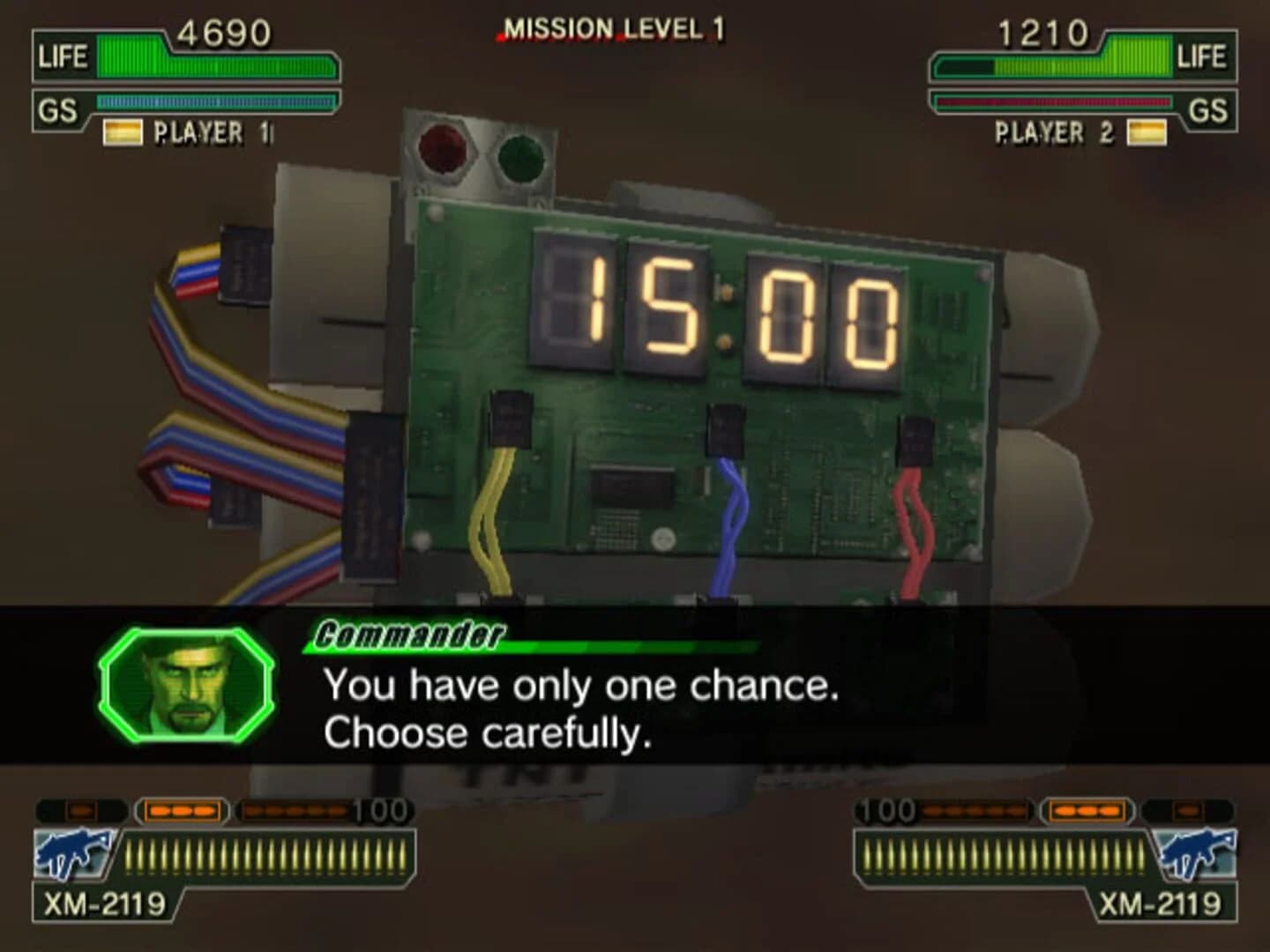Click the MISSION LEVEL 1 header
Image resolution: width=1270 pixels, height=952 pixels.
click(610, 27)
